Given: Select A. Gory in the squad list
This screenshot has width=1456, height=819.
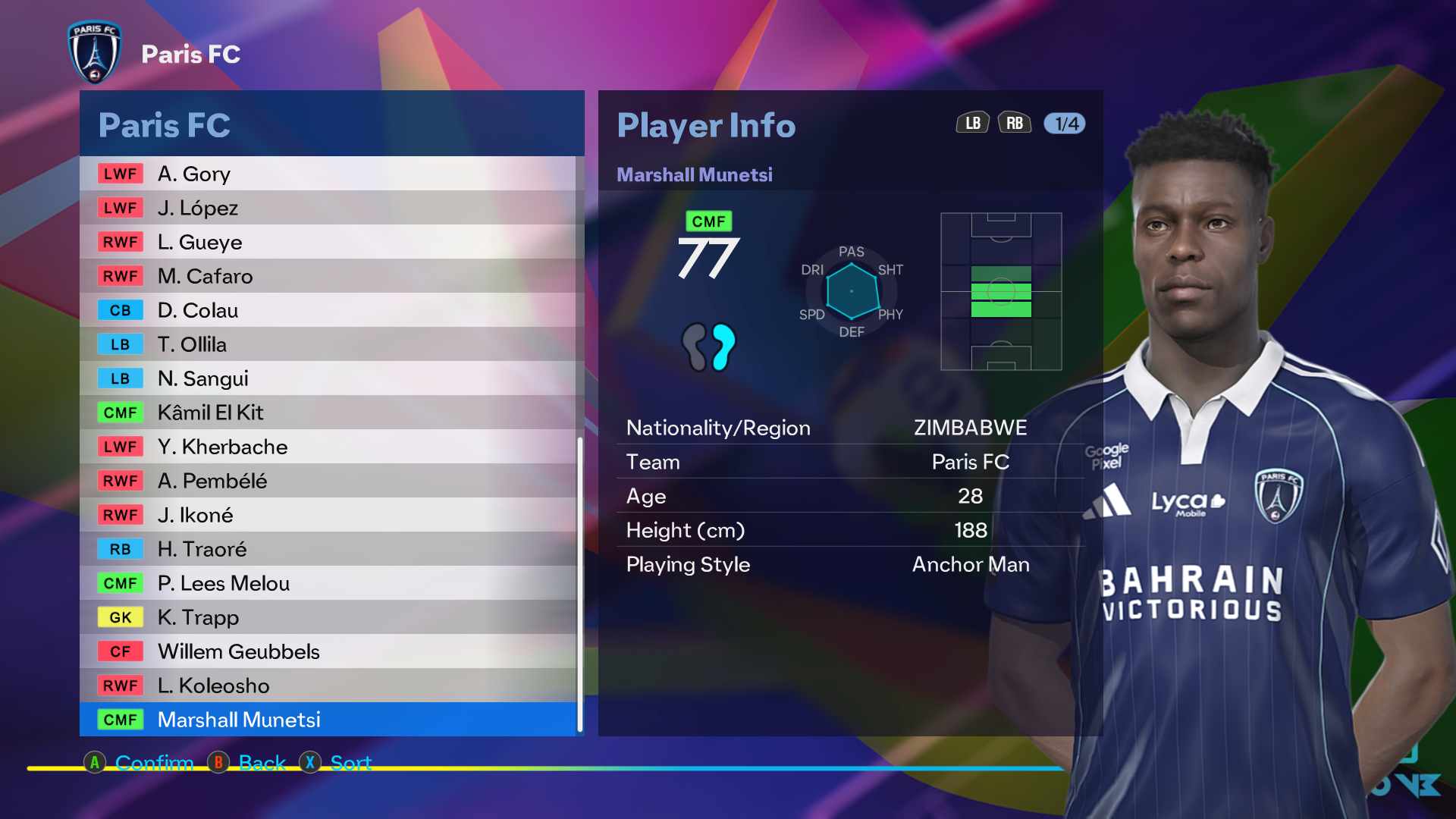Looking at the screenshot, I should coord(328,174).
